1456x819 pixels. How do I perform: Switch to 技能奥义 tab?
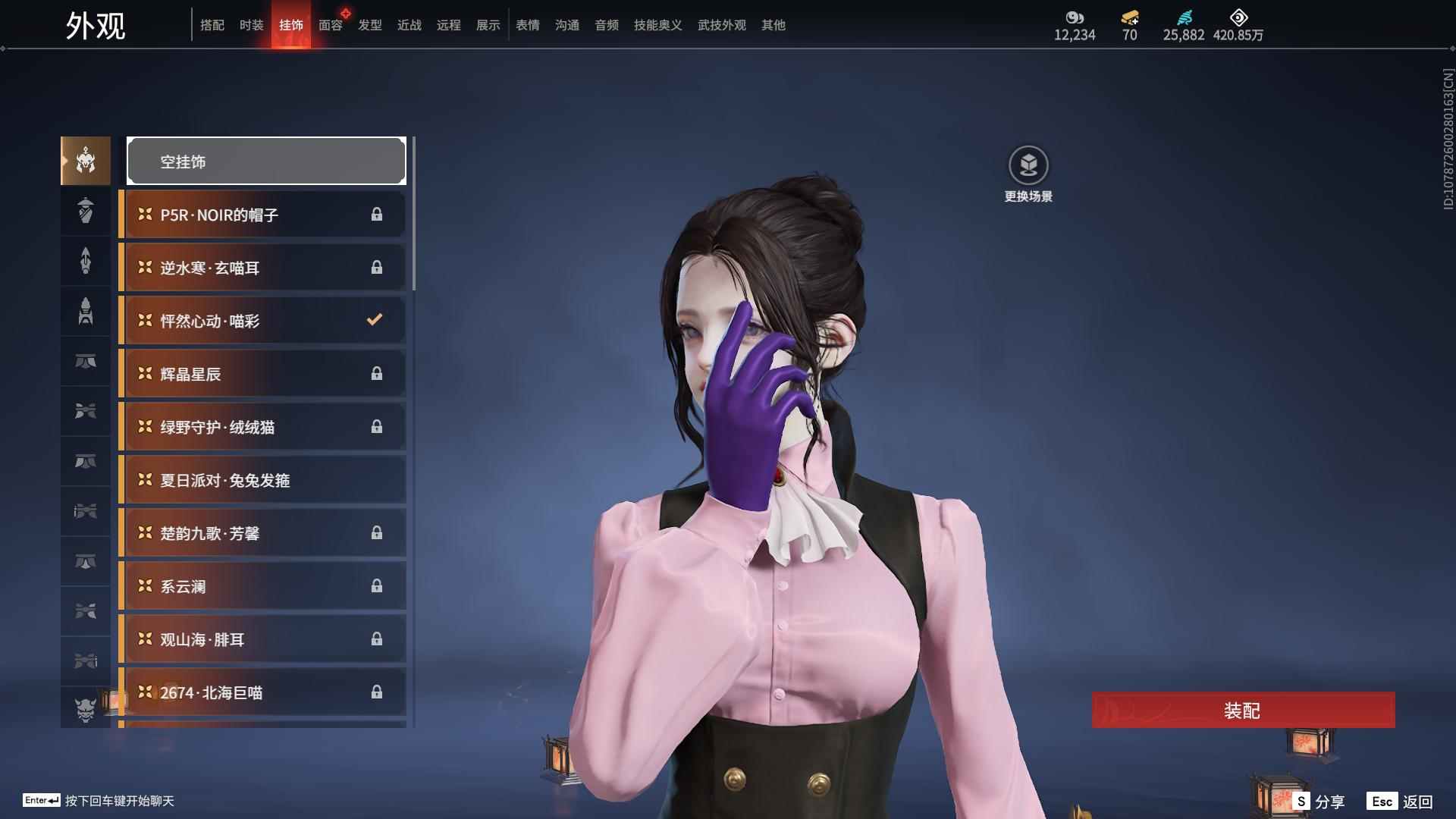(657, 25)
